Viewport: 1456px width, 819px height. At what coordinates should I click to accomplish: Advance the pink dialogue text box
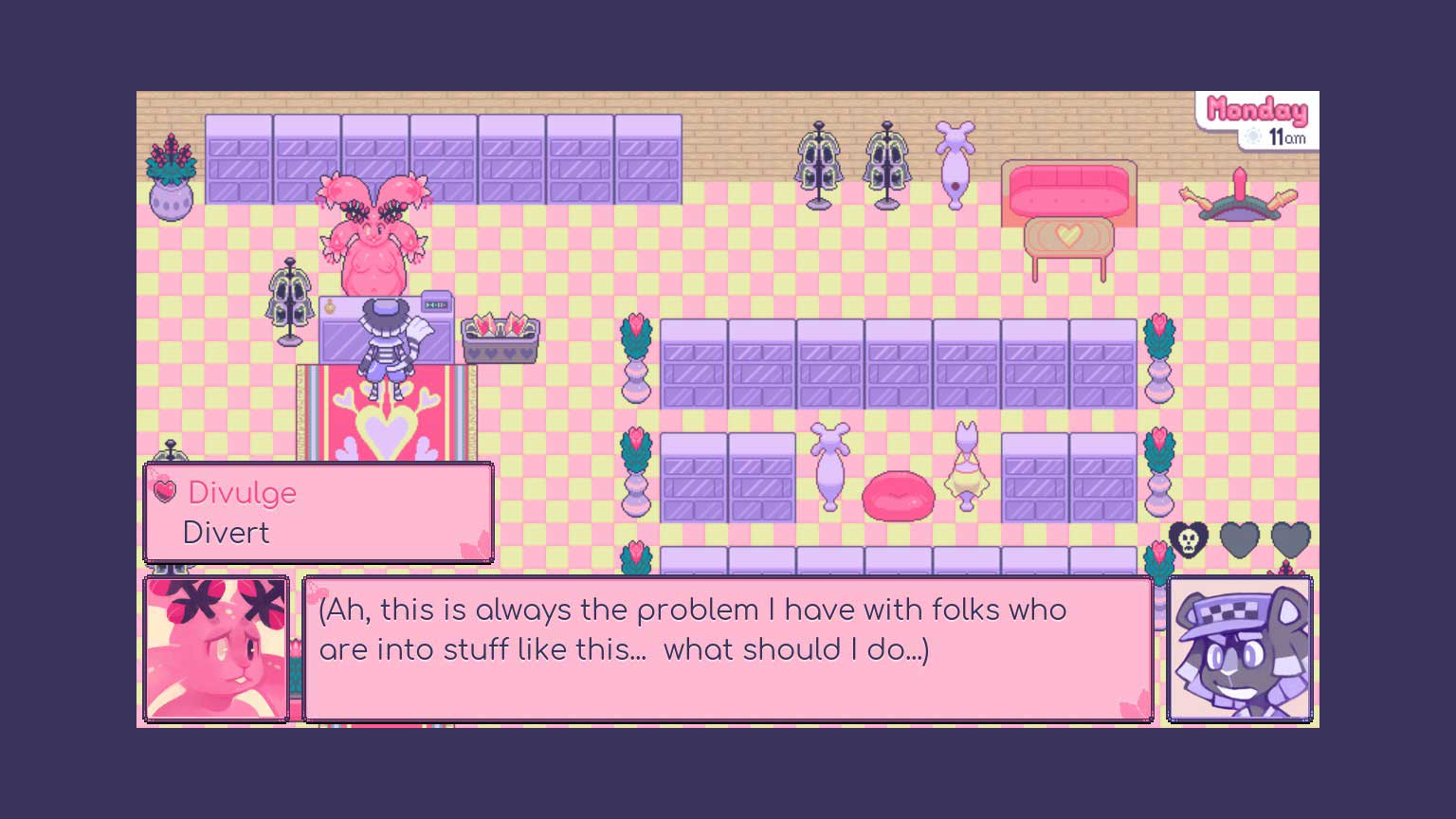coord(727,649)
